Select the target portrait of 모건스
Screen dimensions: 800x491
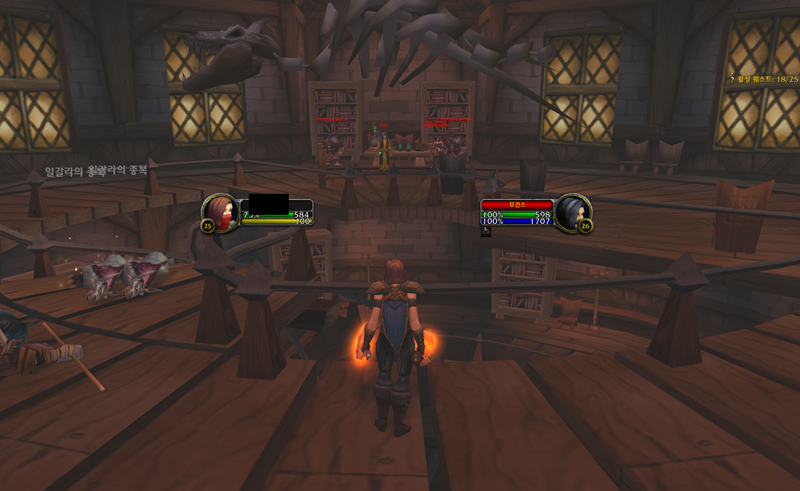point(573,213)
